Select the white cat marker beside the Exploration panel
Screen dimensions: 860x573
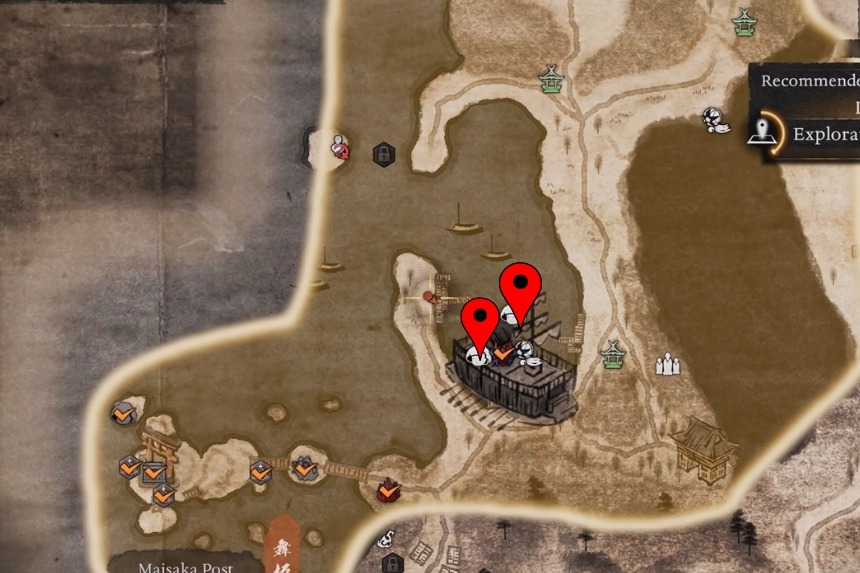[x=714, y=119]
